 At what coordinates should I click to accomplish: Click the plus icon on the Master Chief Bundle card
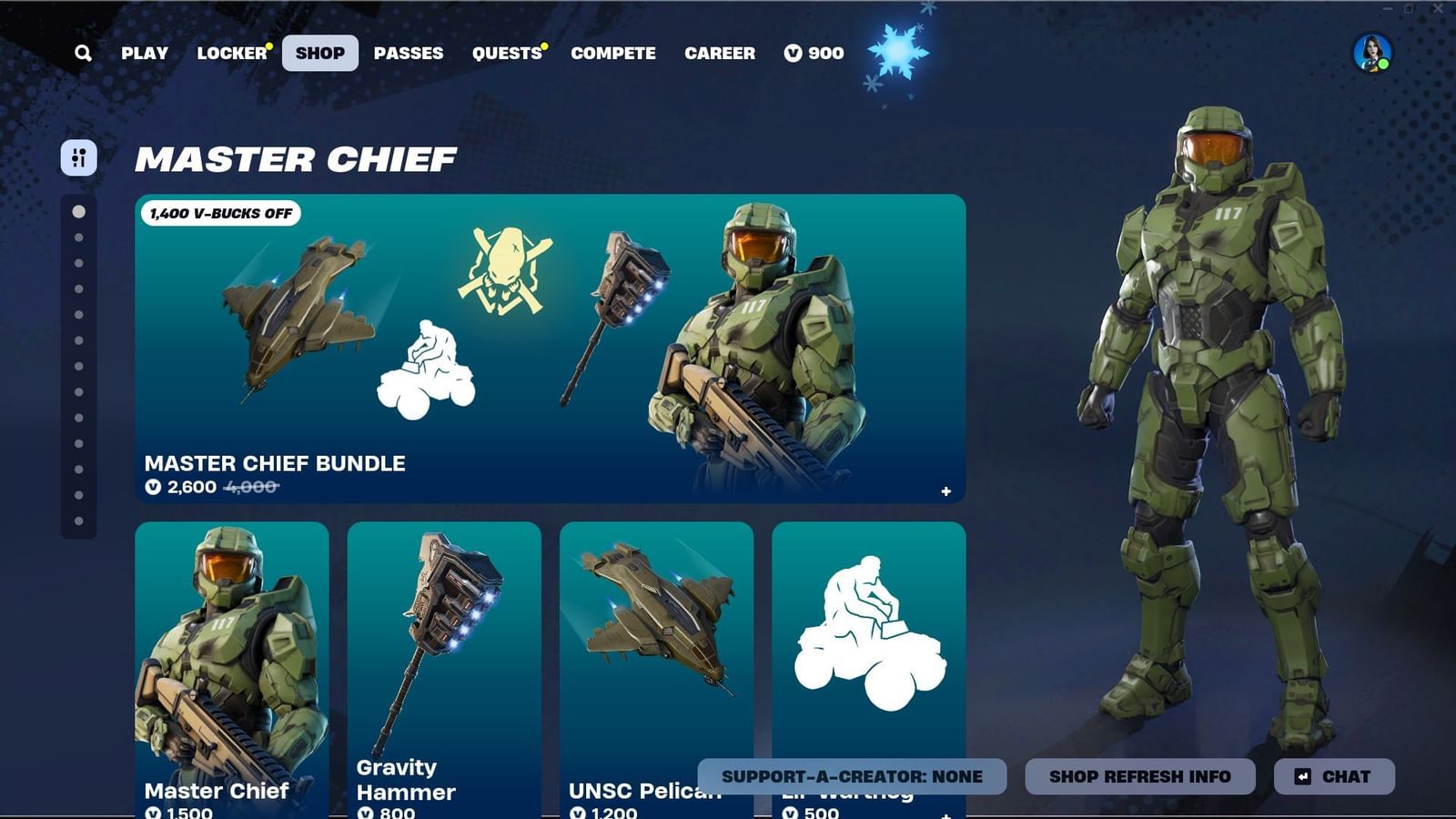[945, 490]
